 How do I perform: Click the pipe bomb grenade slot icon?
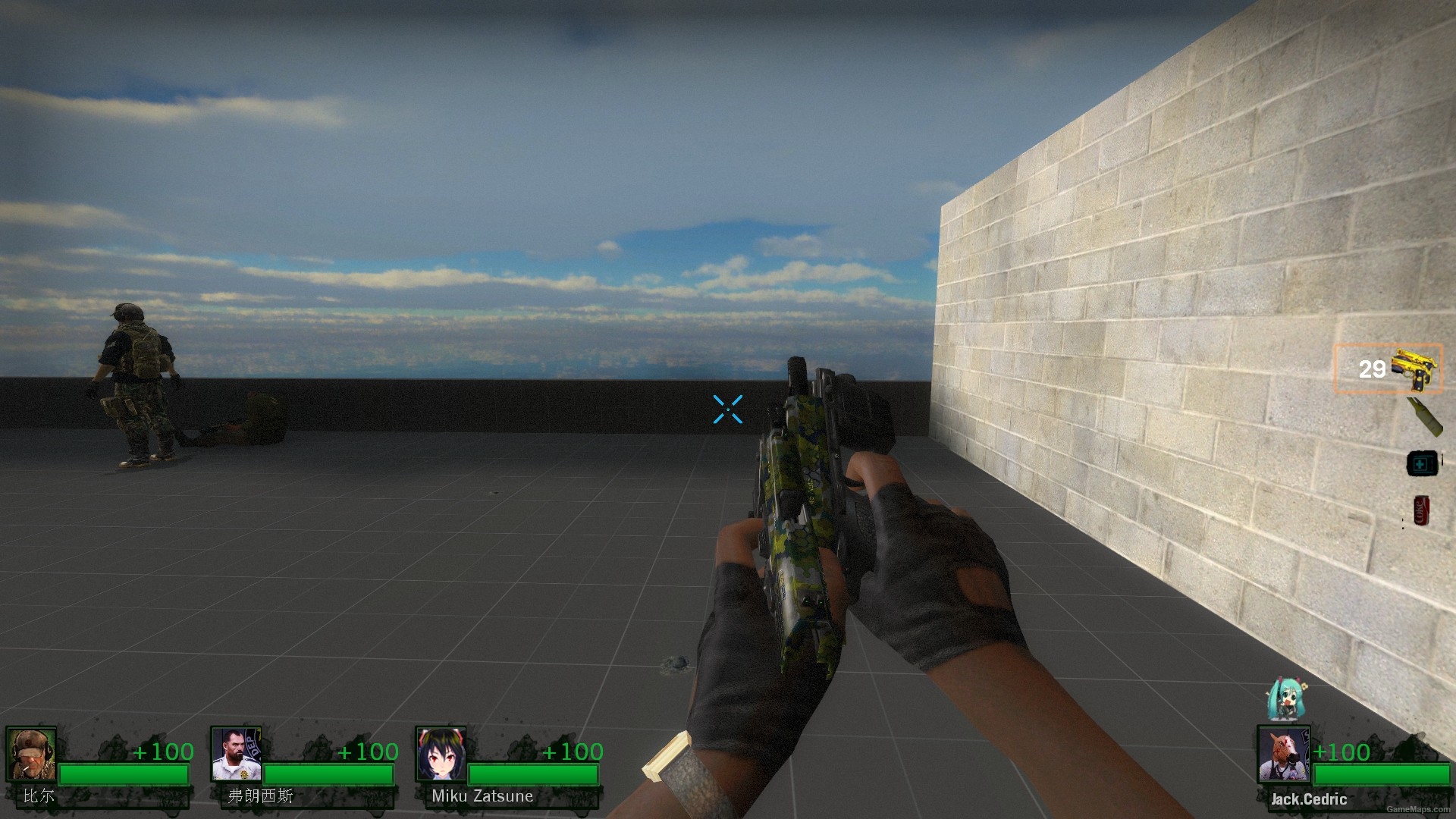click(1424, 417)
